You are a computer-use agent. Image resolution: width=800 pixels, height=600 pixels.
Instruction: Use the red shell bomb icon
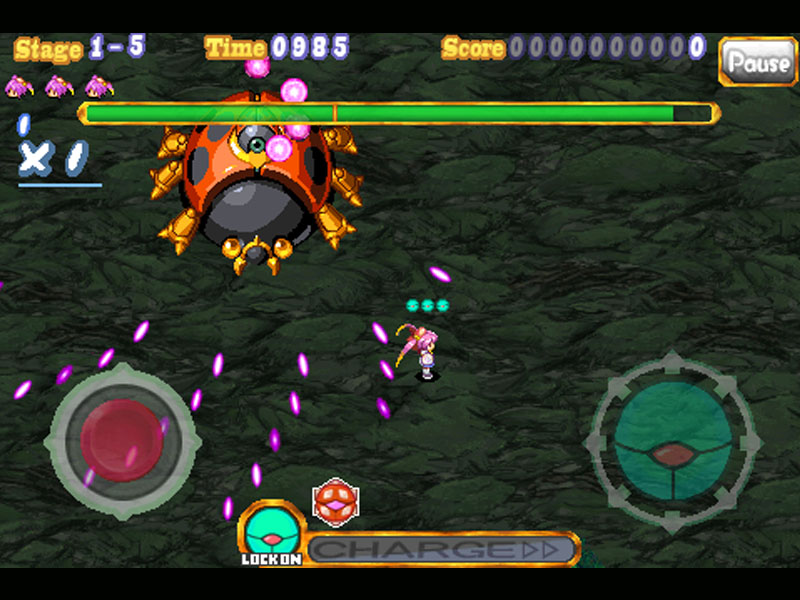335,501
